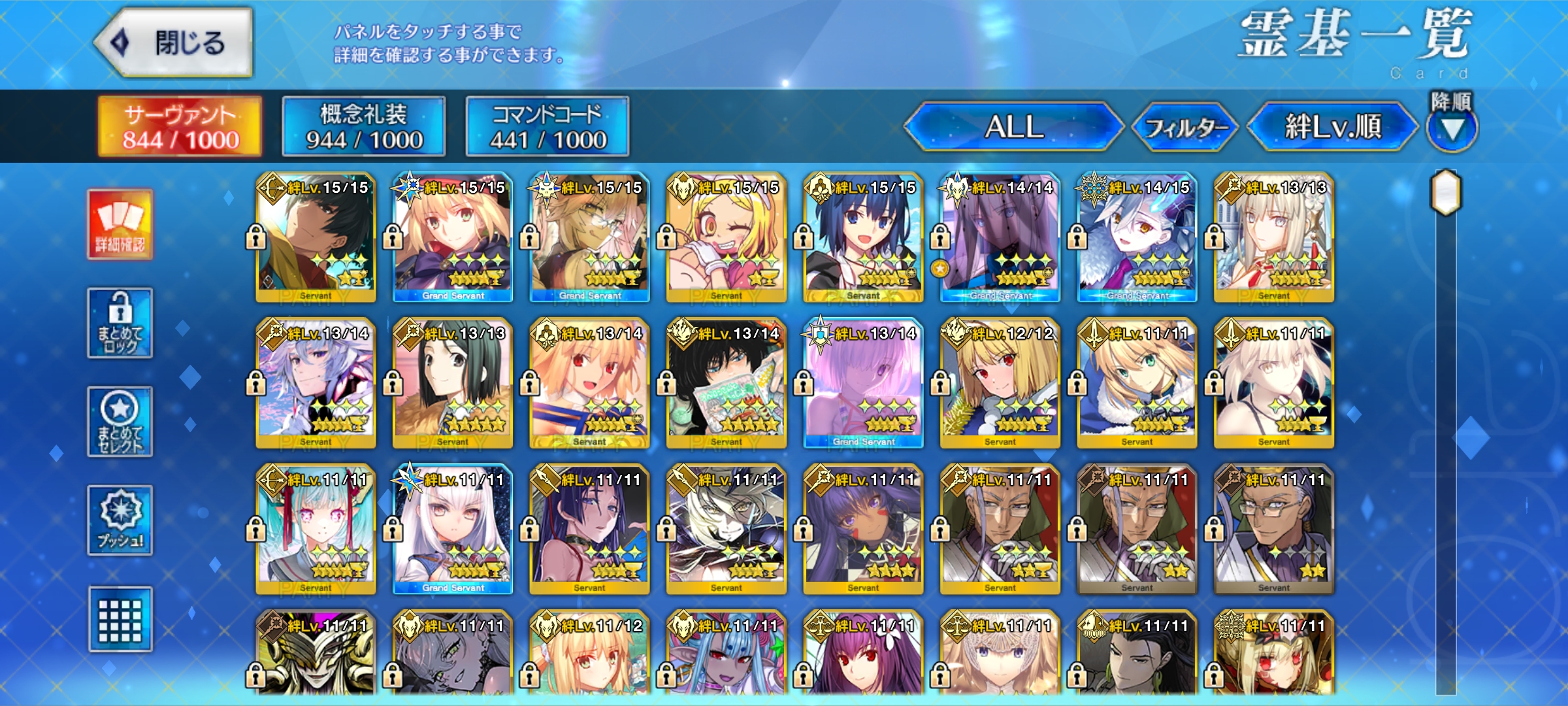Activate the 詳細確認 card detail button
This screenshot has width=1568, height=706.
click(120, 225)
